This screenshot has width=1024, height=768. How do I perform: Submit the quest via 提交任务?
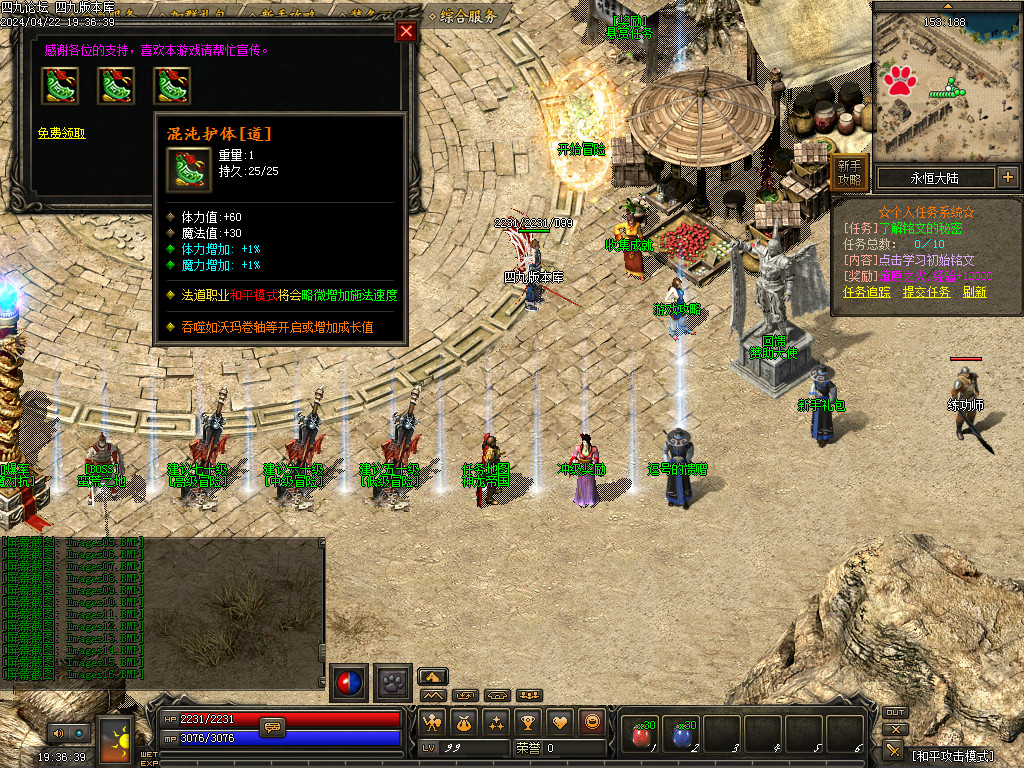pos(926,292)
